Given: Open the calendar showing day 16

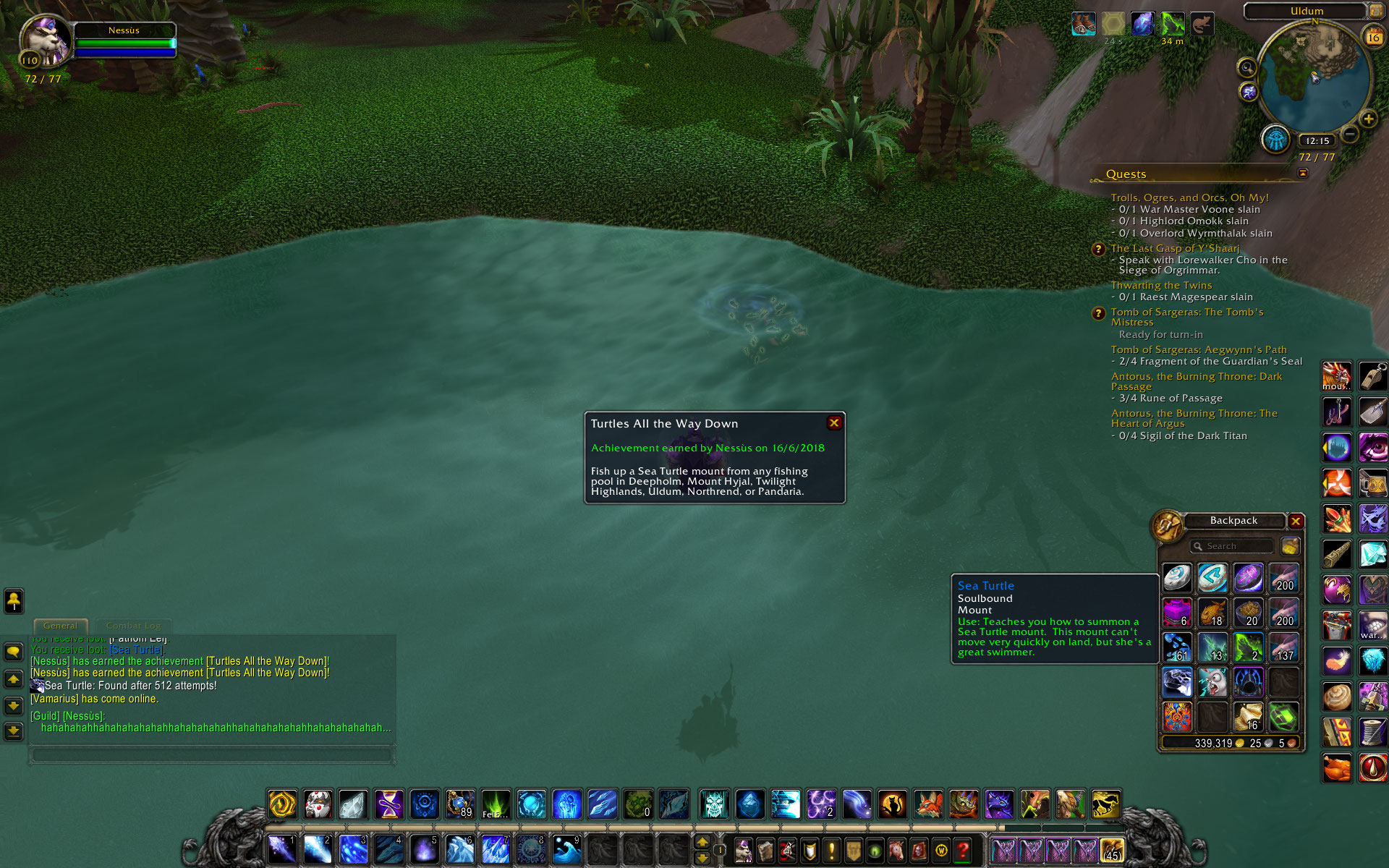Looking at the screenshot, I should pyautogui.click(x=1373, y=36).
